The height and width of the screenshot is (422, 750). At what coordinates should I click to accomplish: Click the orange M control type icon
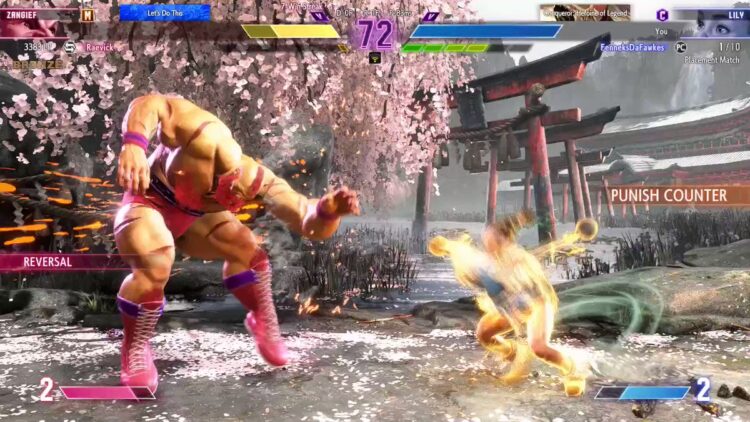(88, 14)
